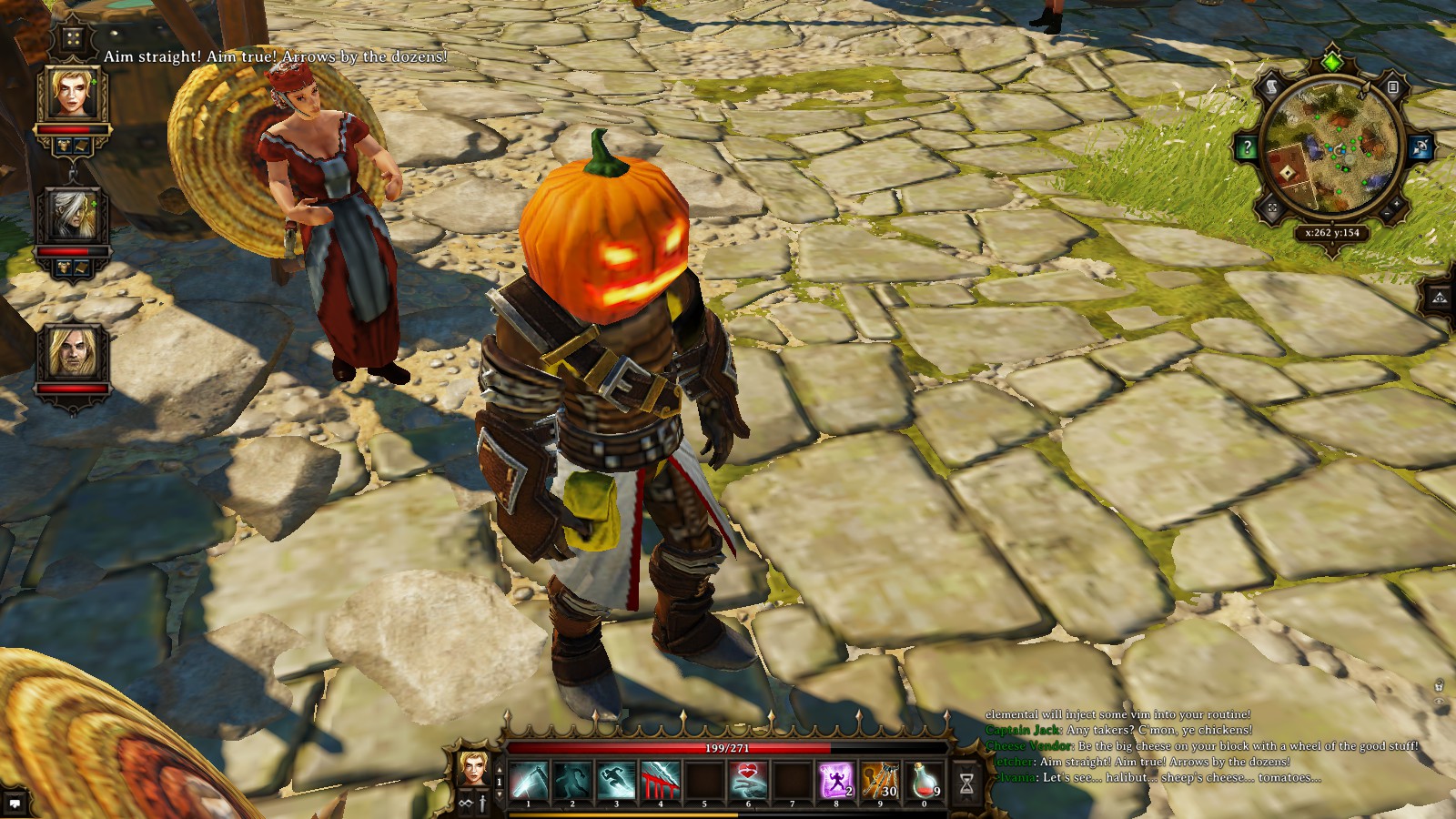Toggle the marker visibility eye beside the minimap

pyautogui.click(x=1422, y=147)
